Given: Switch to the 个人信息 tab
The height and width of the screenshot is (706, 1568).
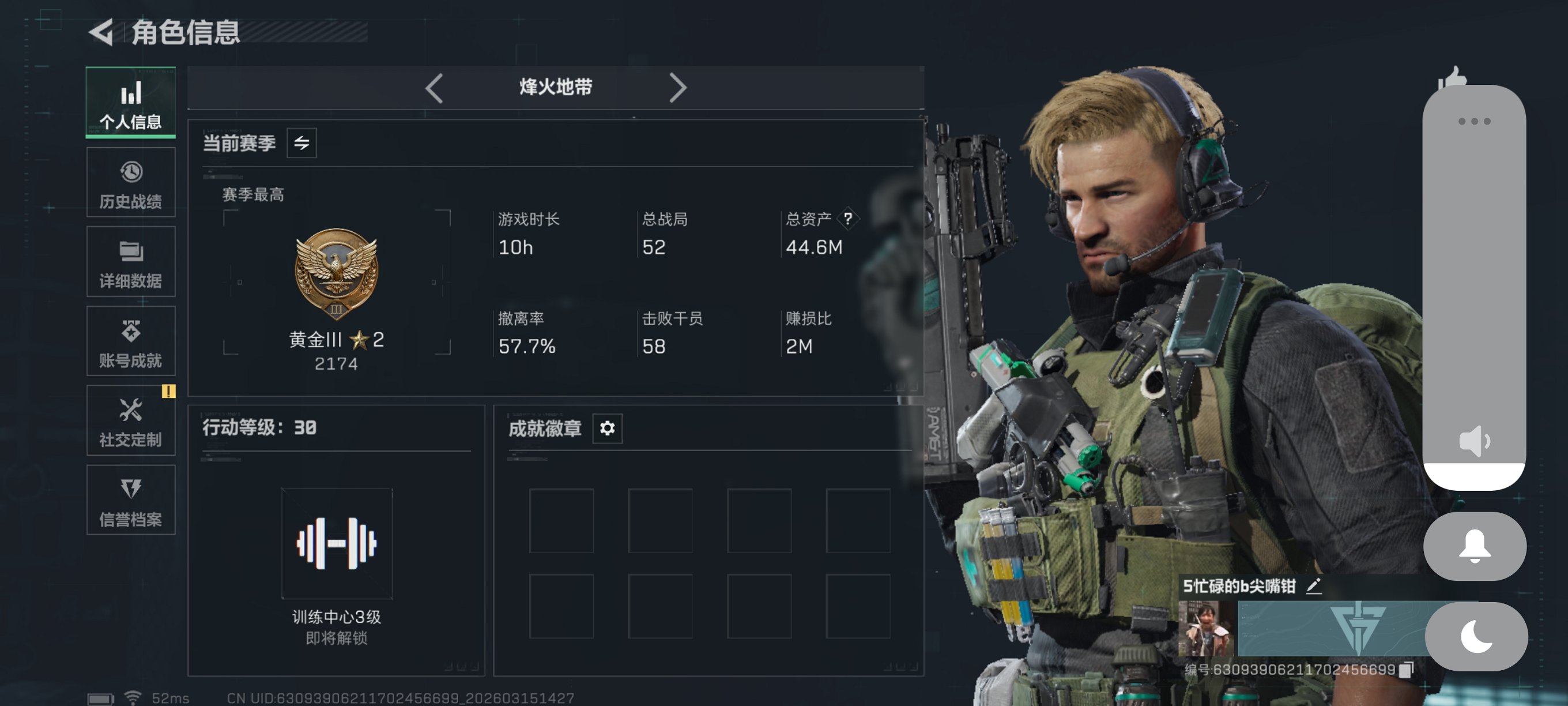Looking at the screenshot, I should (130, 102).
